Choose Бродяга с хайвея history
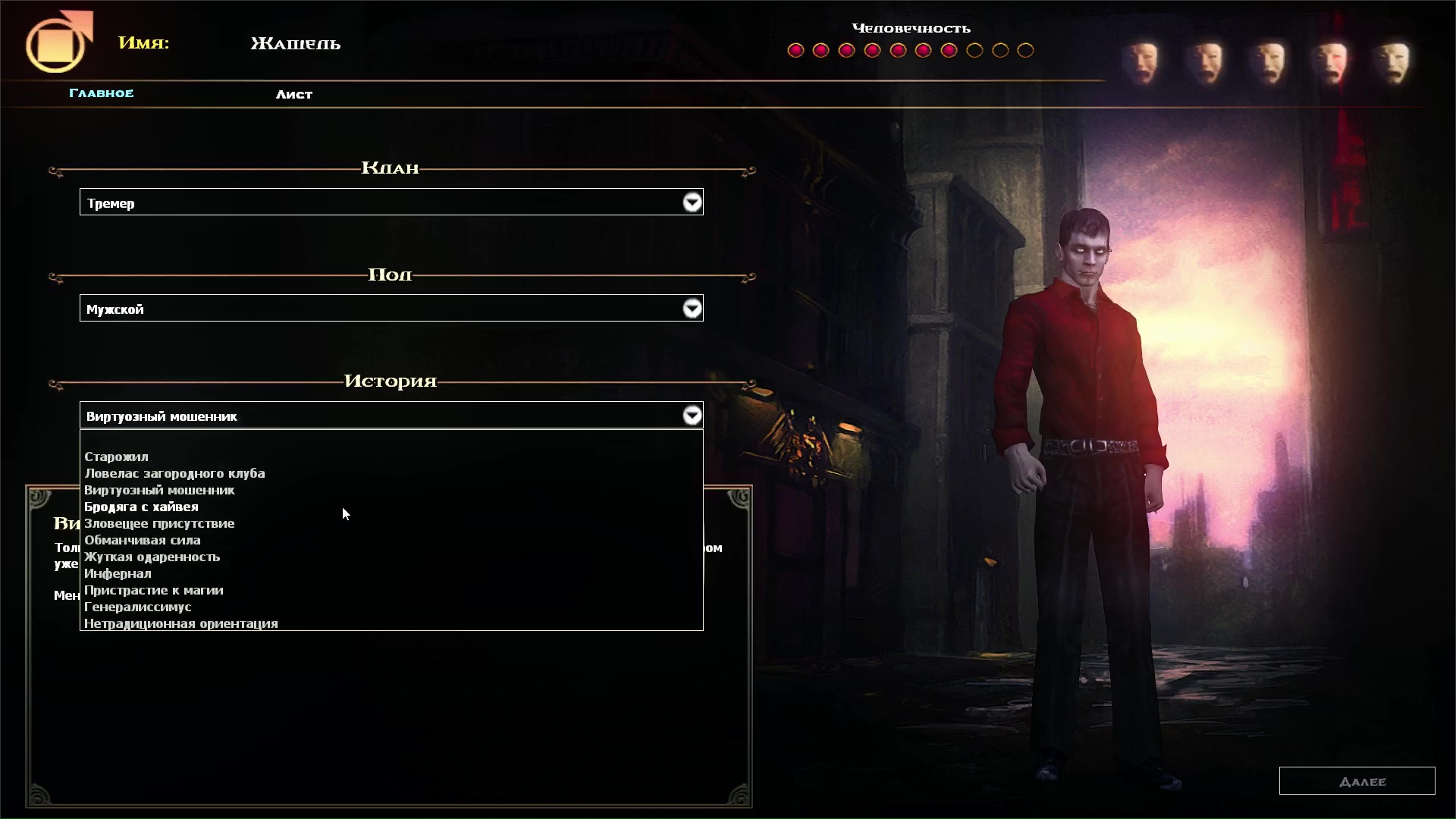 click(x=141, y=507)
